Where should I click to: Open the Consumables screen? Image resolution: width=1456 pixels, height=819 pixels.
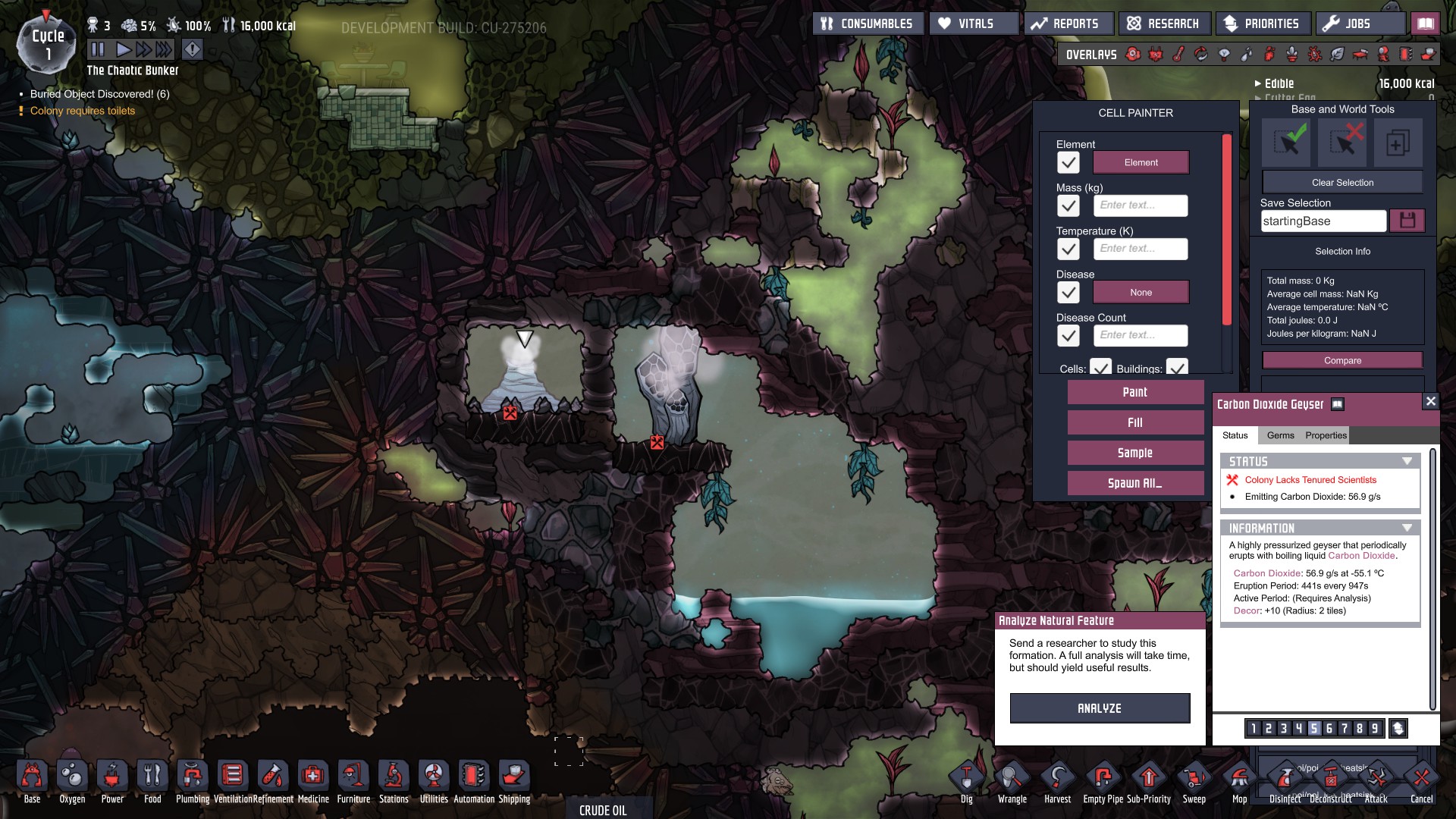pyautogui.click(x=868, y=24)
